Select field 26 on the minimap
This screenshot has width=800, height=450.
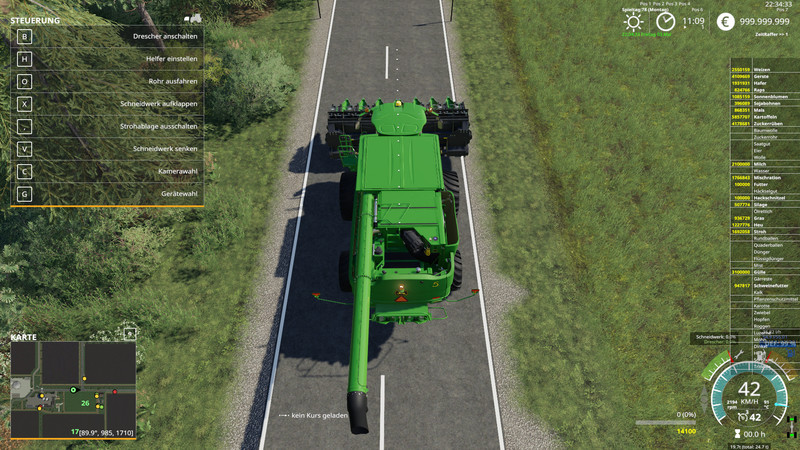pos(86,403)
